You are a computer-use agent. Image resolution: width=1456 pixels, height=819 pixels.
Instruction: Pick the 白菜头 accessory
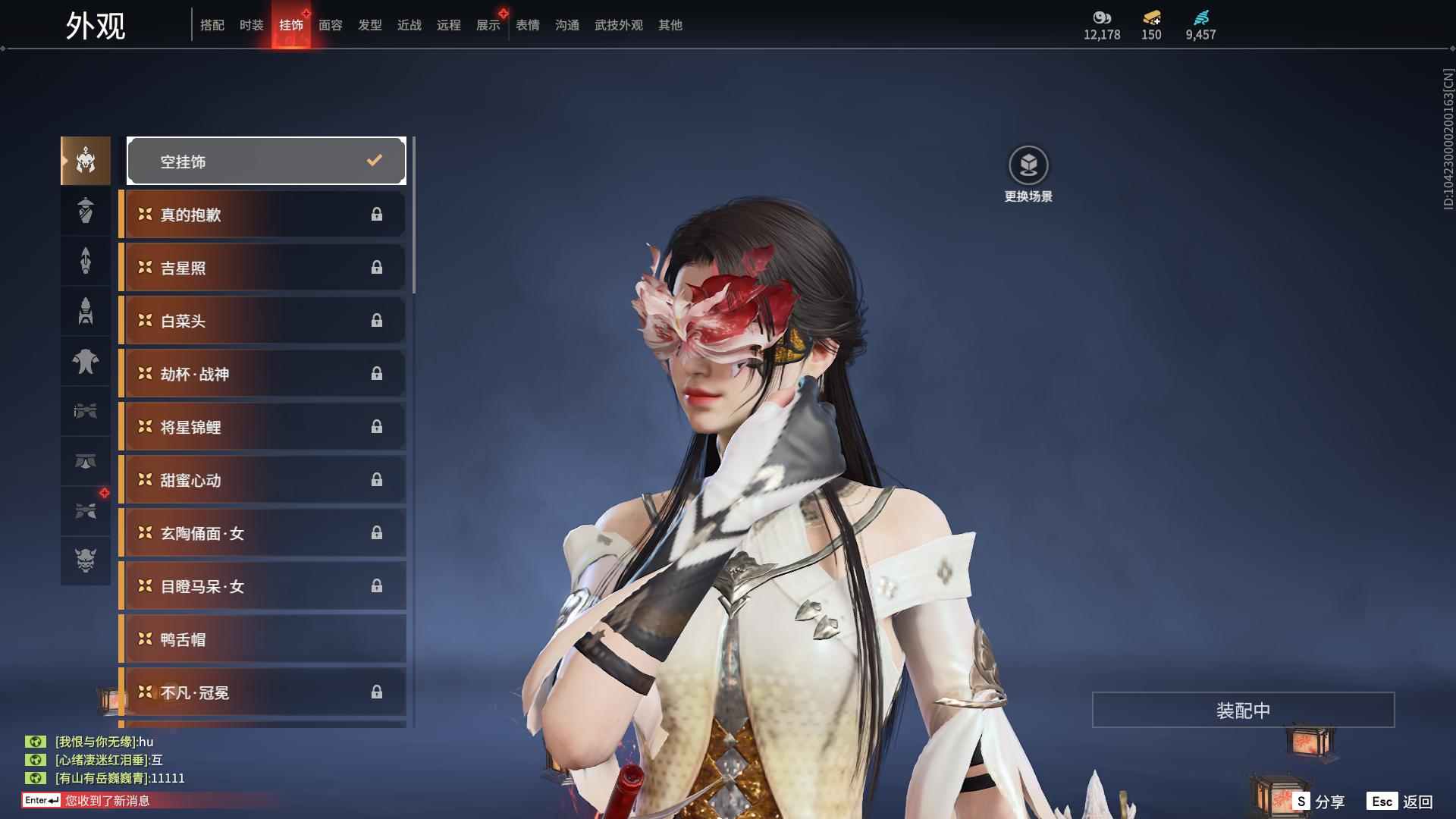[x=262, y=321]
